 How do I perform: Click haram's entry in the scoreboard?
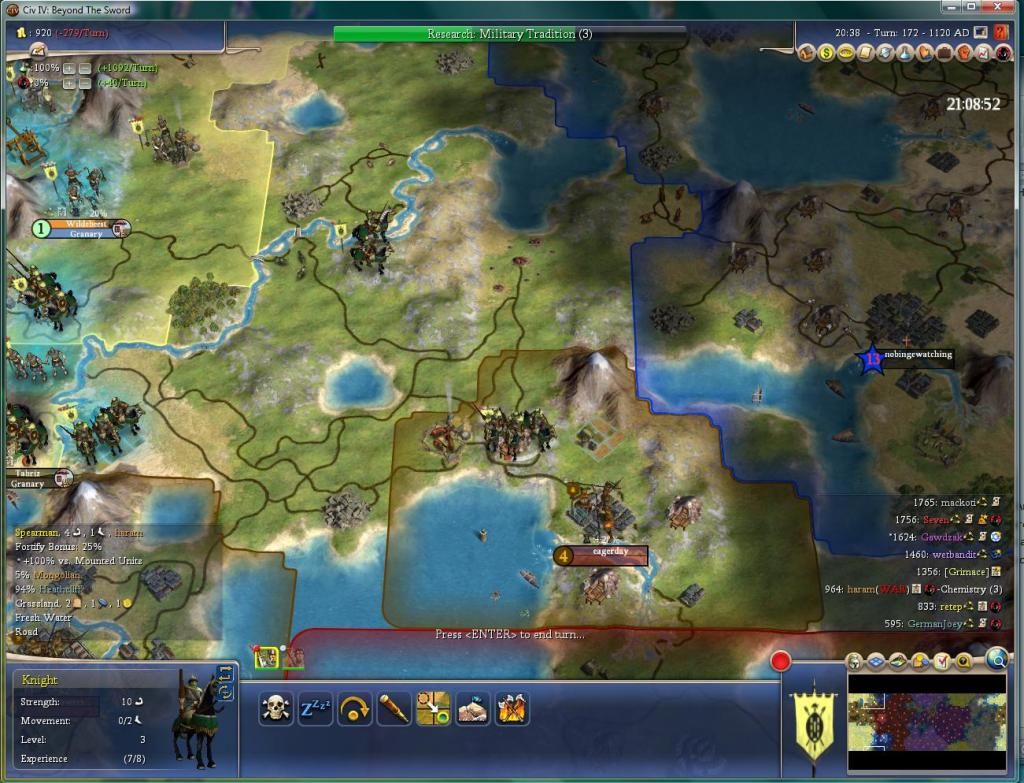(x=862, y=589)
